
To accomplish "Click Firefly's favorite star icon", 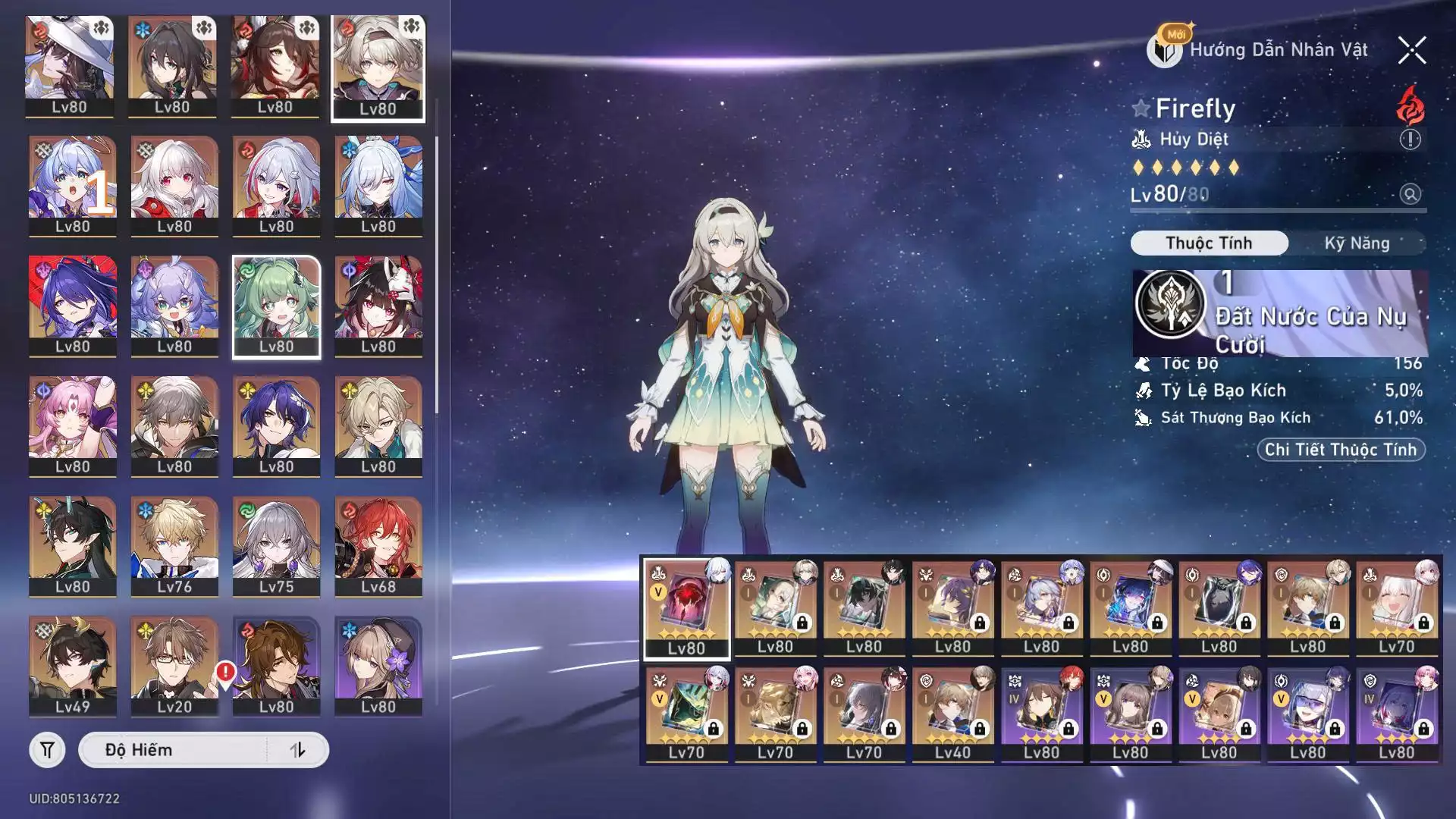I will [x=1141, y=108].
